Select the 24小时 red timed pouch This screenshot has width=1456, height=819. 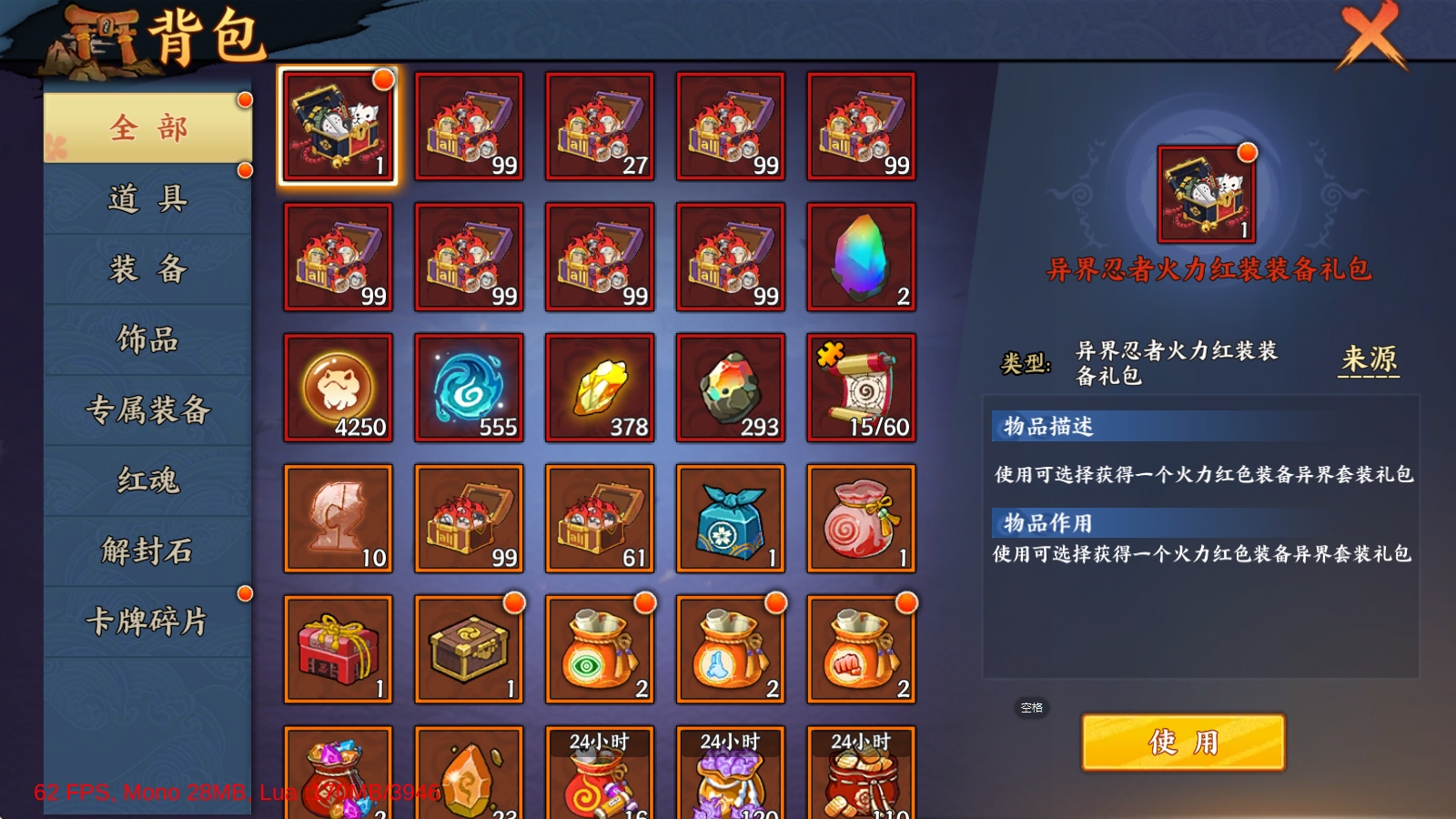point(600,778)
